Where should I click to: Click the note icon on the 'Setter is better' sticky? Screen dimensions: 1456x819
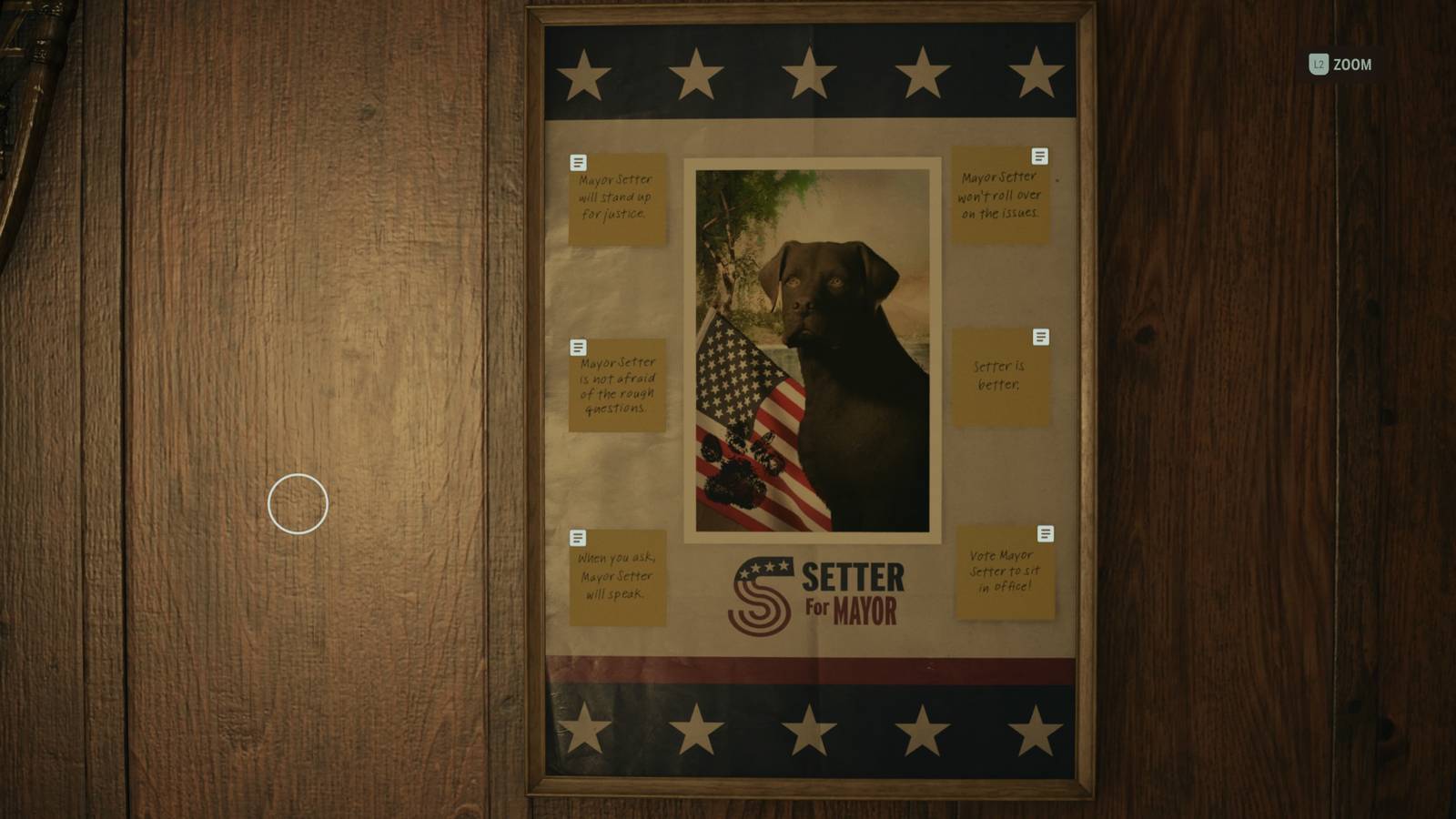point(1042,337)
